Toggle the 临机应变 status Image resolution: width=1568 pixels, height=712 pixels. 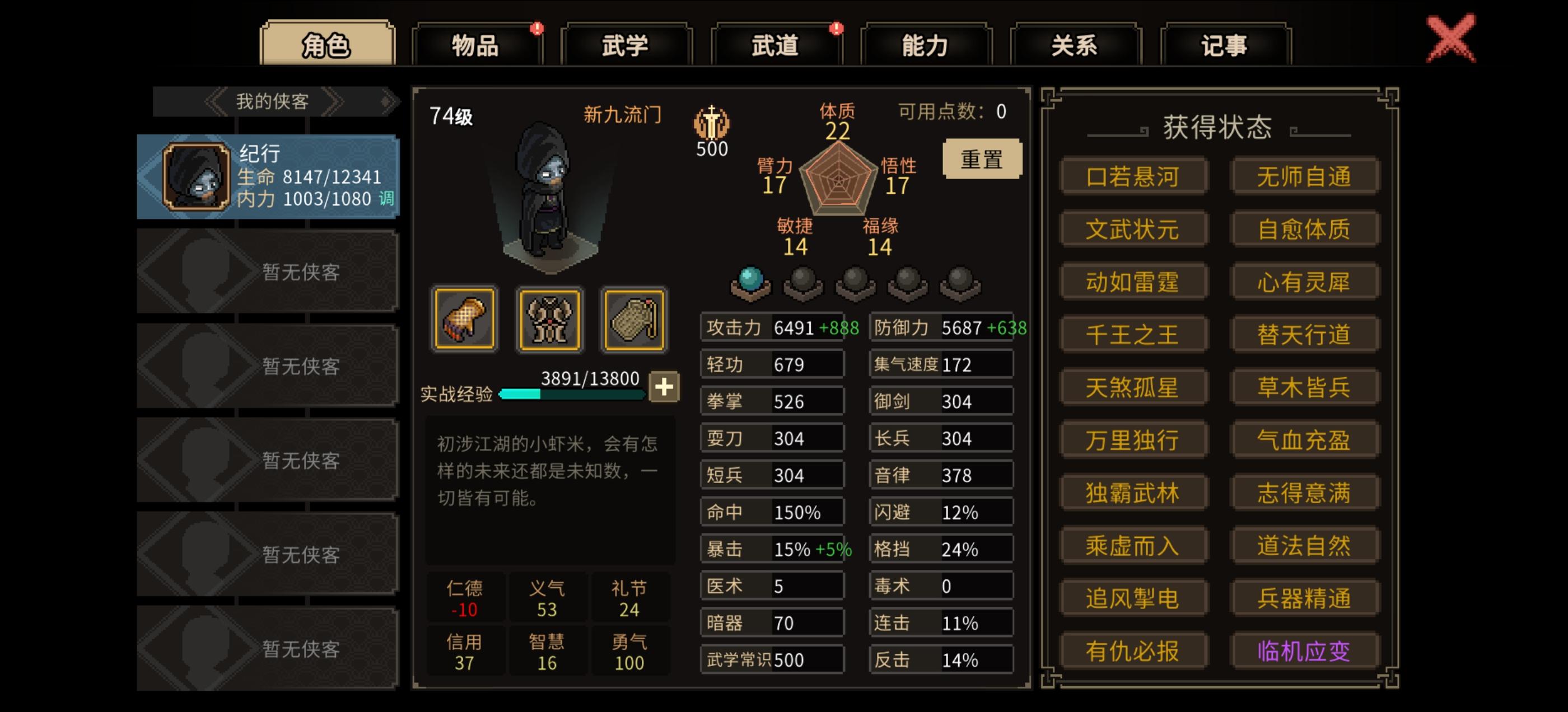click(x=1305, y=652)
